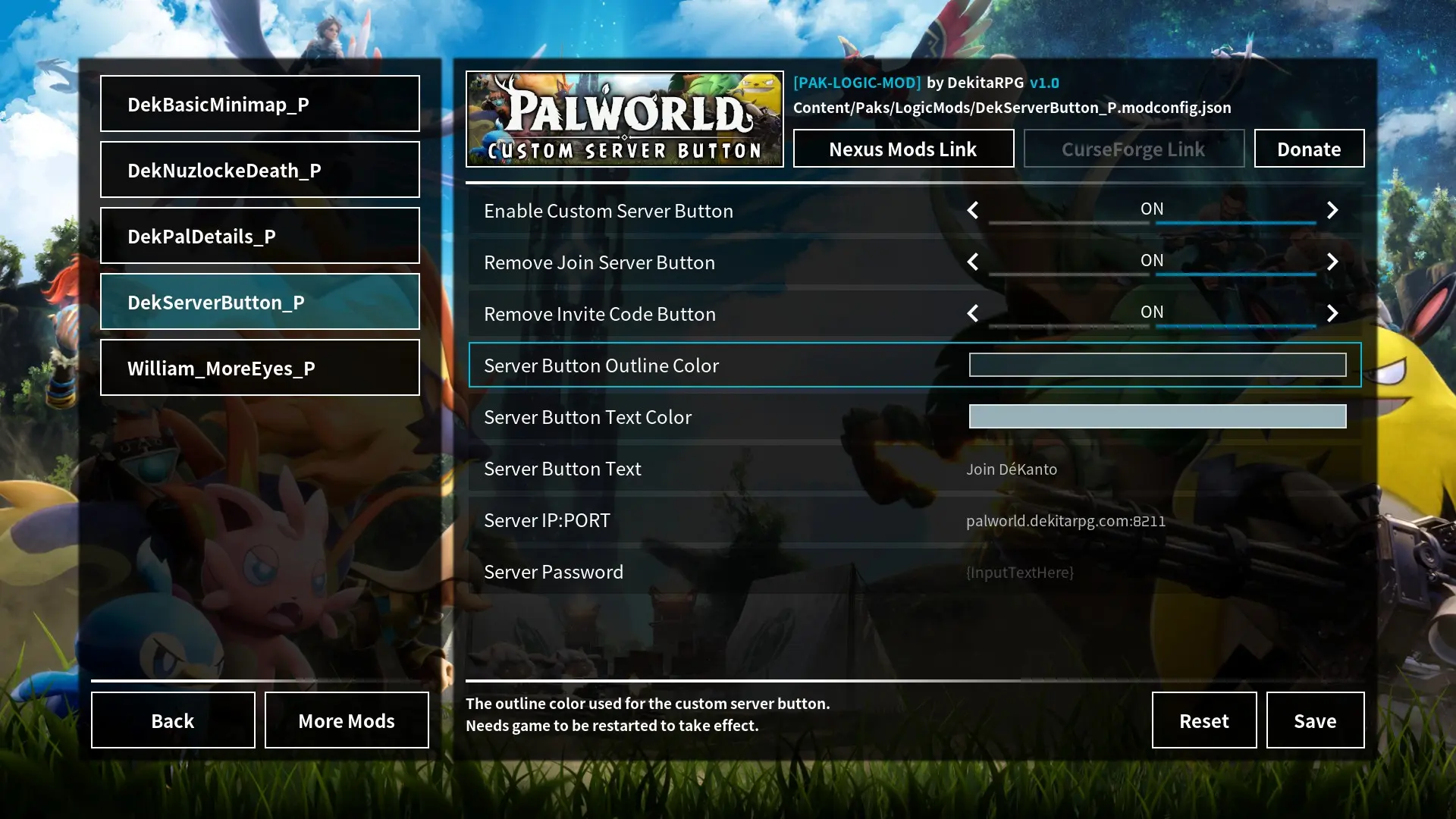
Task: Open the Server Button Text Color picker
Action: point(1156,416)
